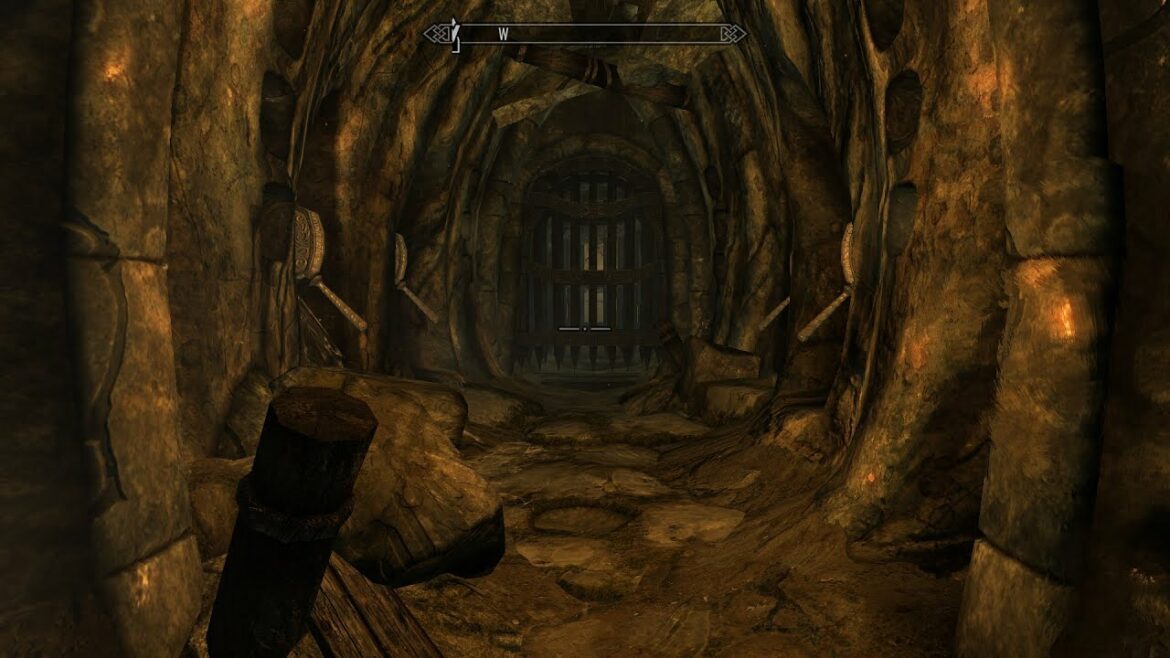
Task: Click the compass bar showing W
Action: (x=585, y=34)
